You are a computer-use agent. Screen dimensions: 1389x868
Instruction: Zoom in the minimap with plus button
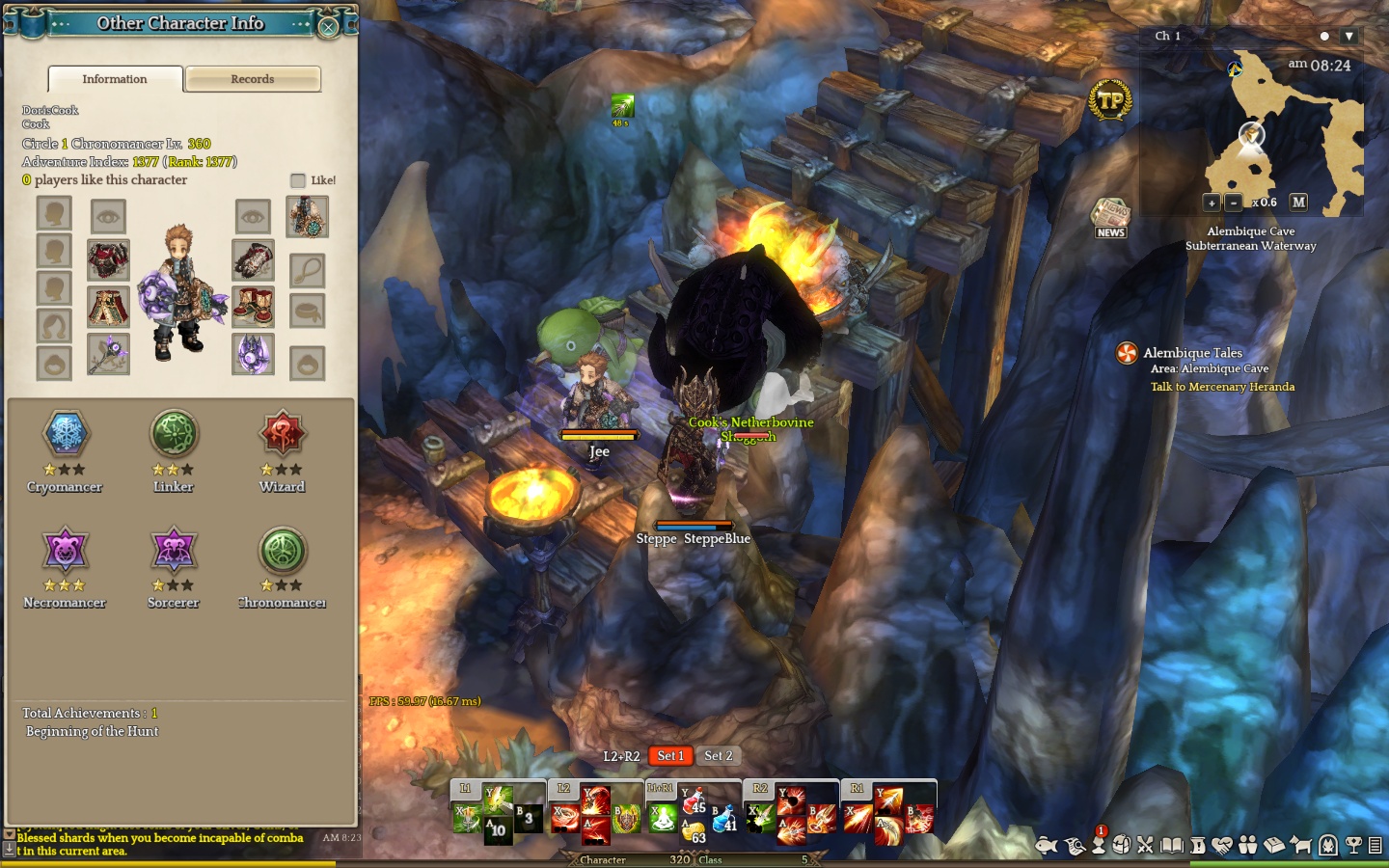tap(1212, 203)
